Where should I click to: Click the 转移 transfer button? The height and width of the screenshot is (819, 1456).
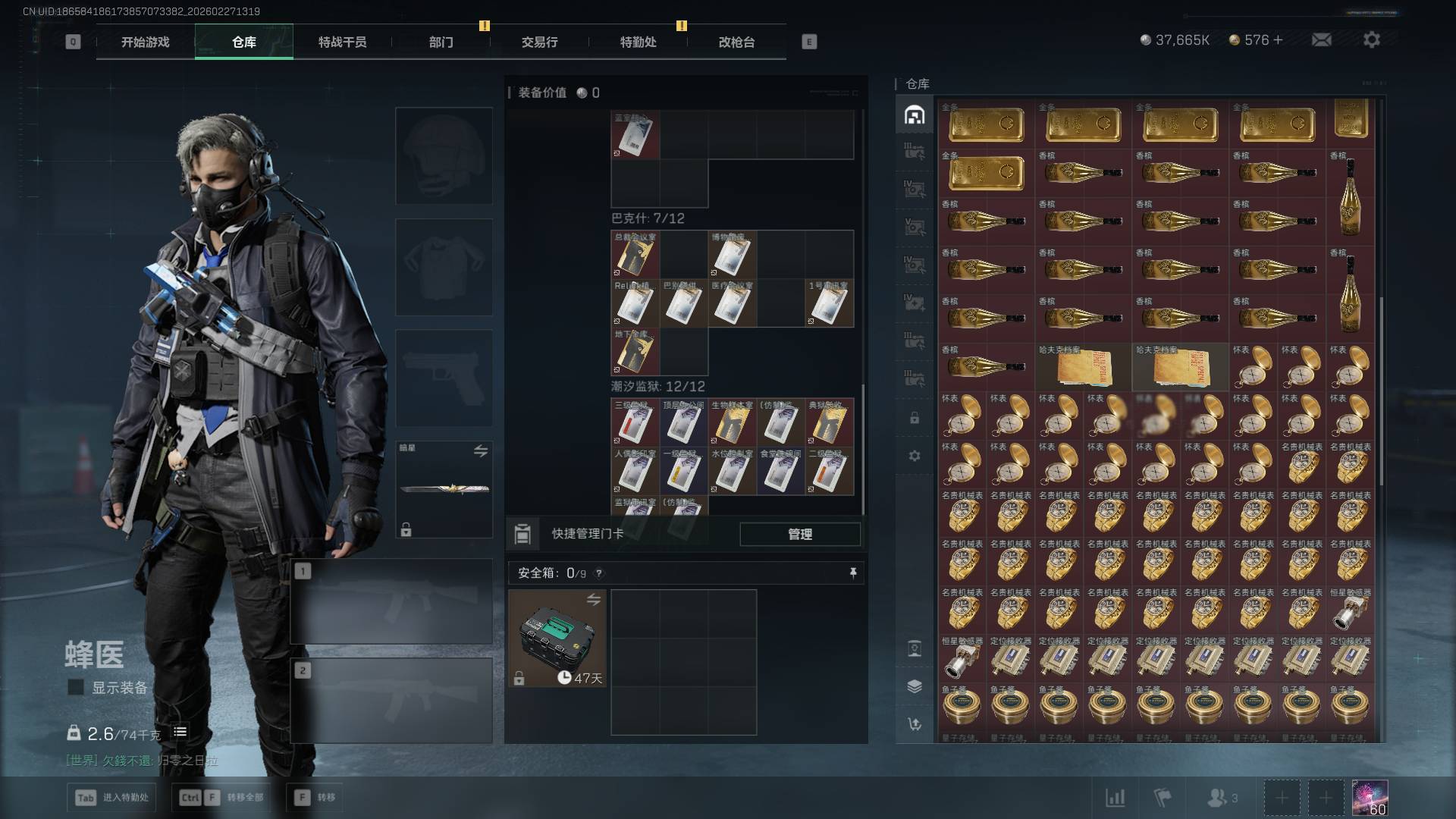[315, 797]
